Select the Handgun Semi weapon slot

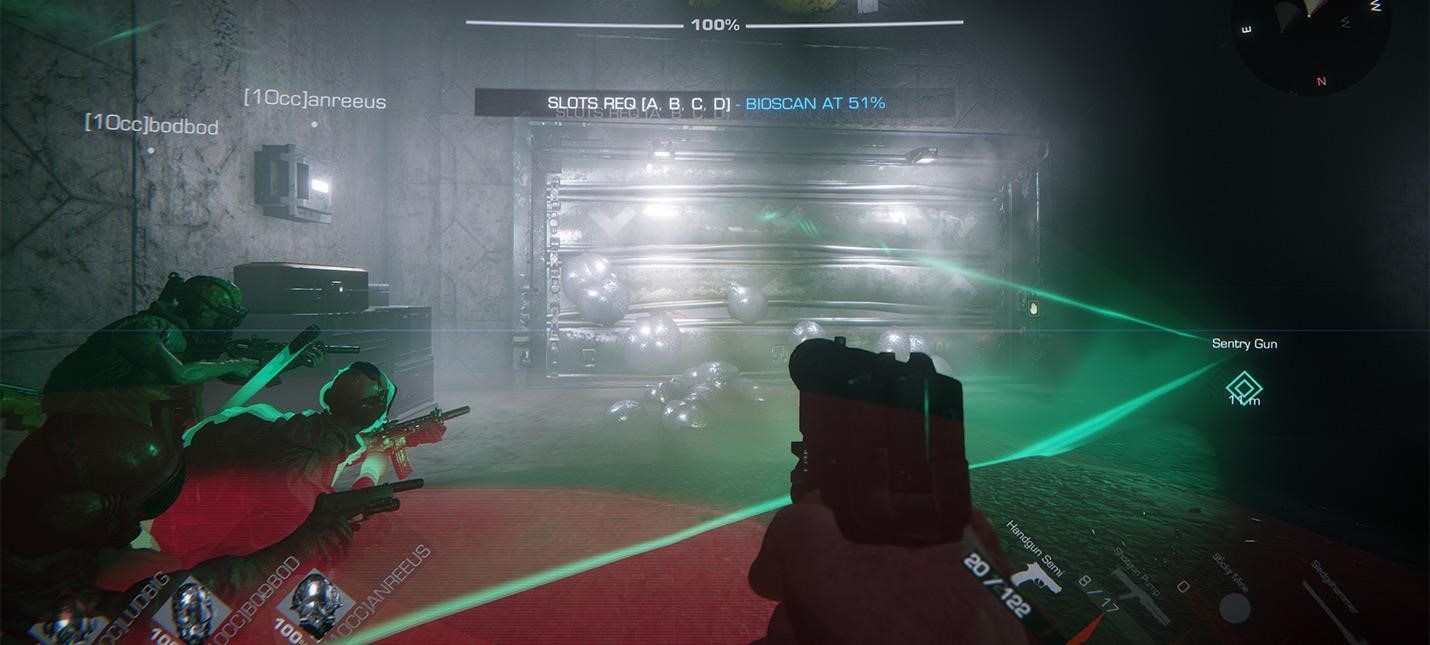coord(1034,575)
